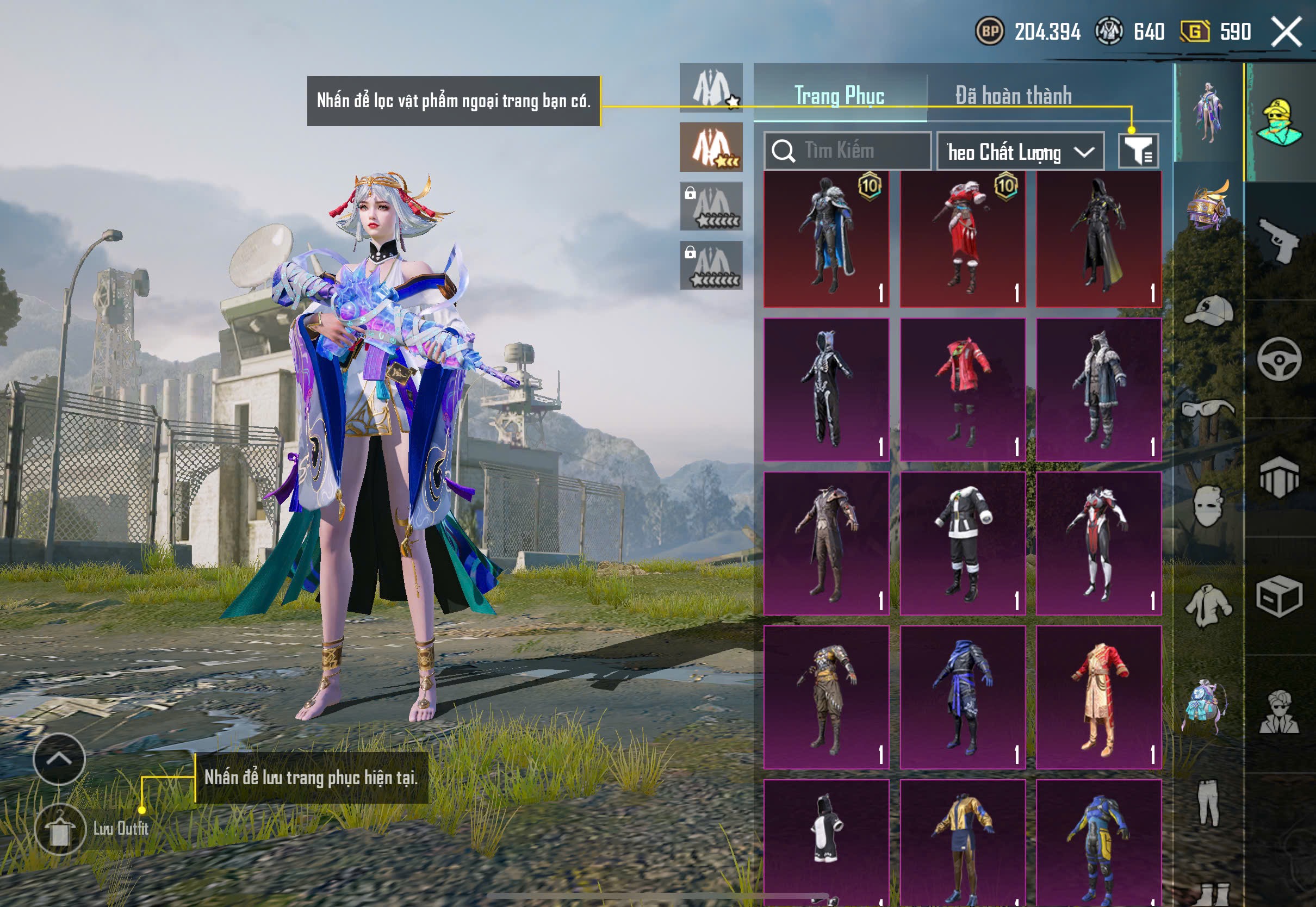
Task: Toggle the owned-items filter funnel button
Action: pos(1138,151)
